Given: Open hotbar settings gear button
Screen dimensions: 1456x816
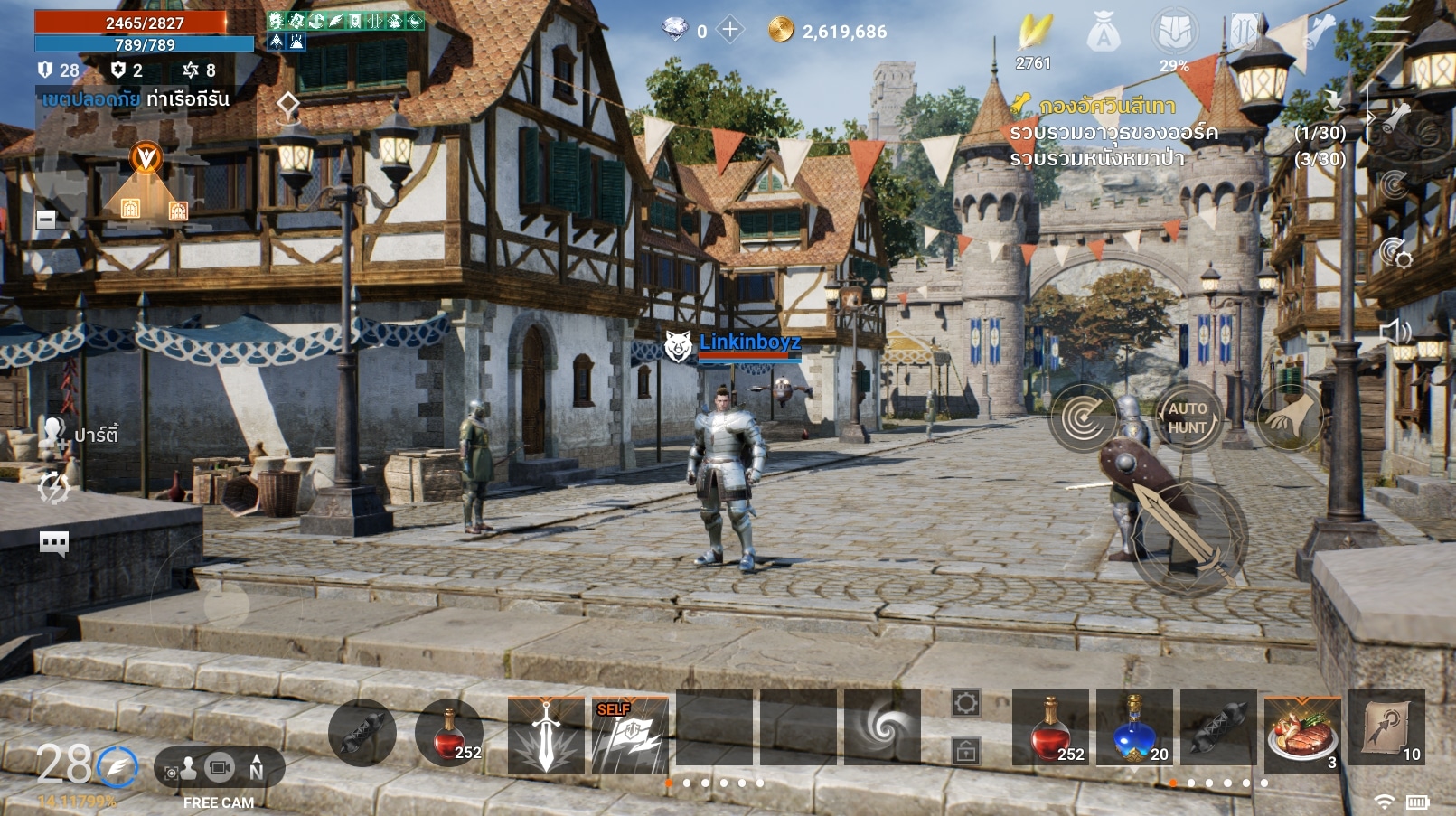Looking at the screenshot, I should pos(965,703).
